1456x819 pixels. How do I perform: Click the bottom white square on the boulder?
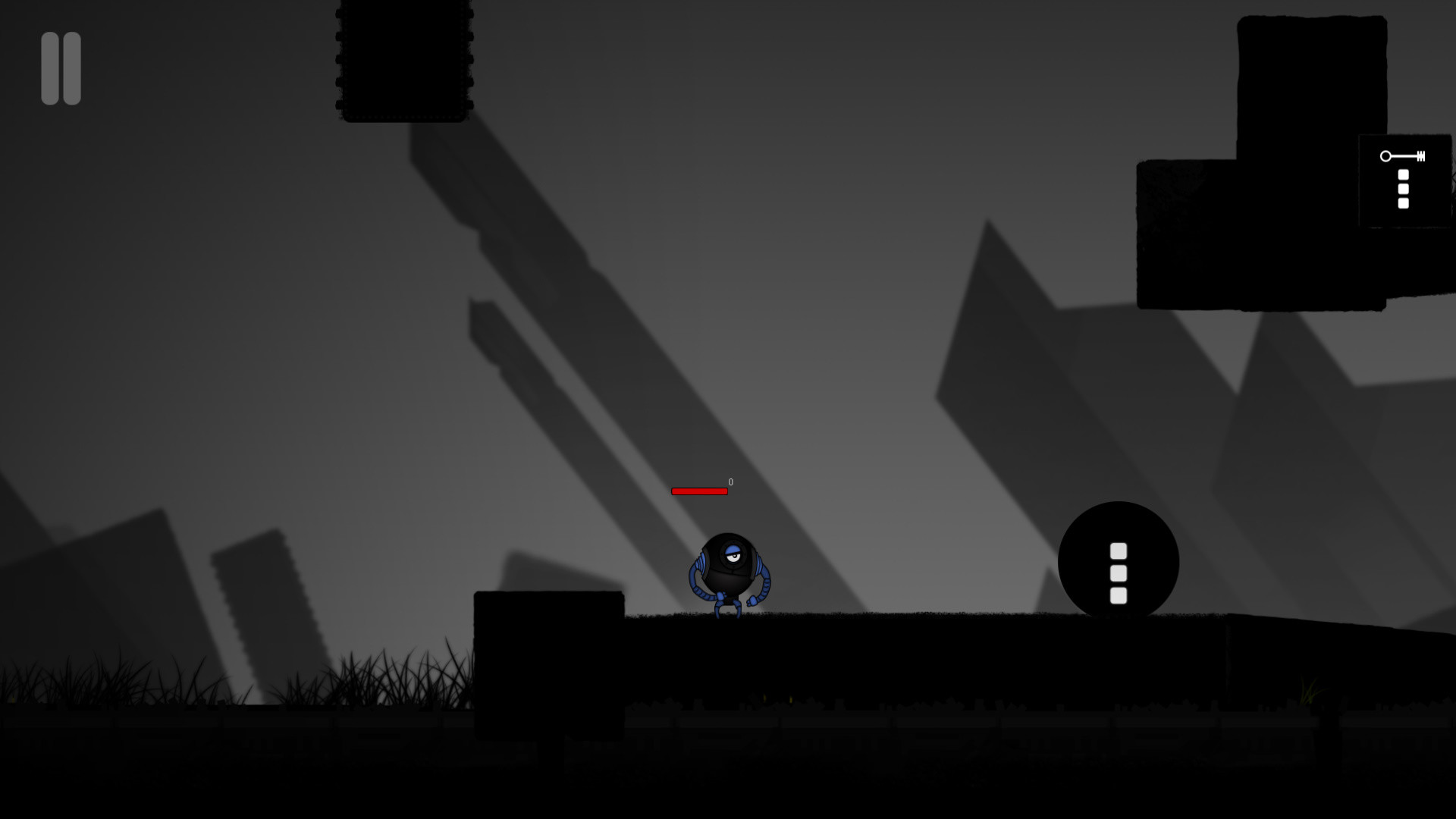(1119, 597)
